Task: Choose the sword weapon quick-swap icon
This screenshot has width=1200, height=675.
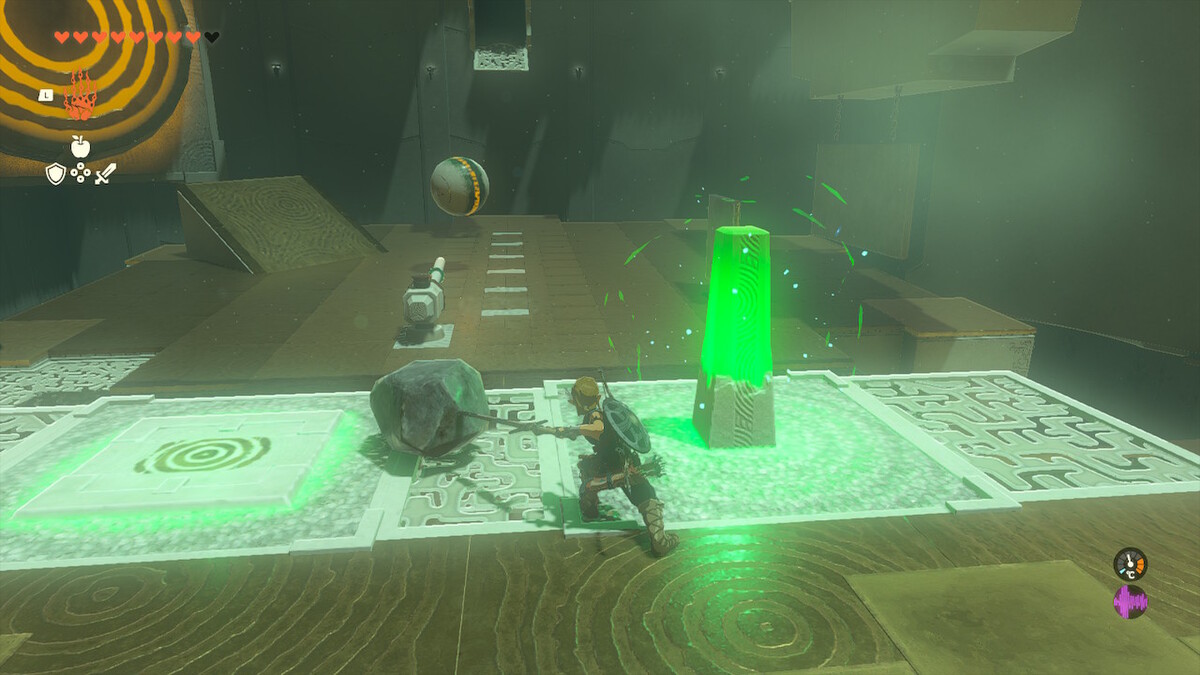Action: click(x=105, y=174)
